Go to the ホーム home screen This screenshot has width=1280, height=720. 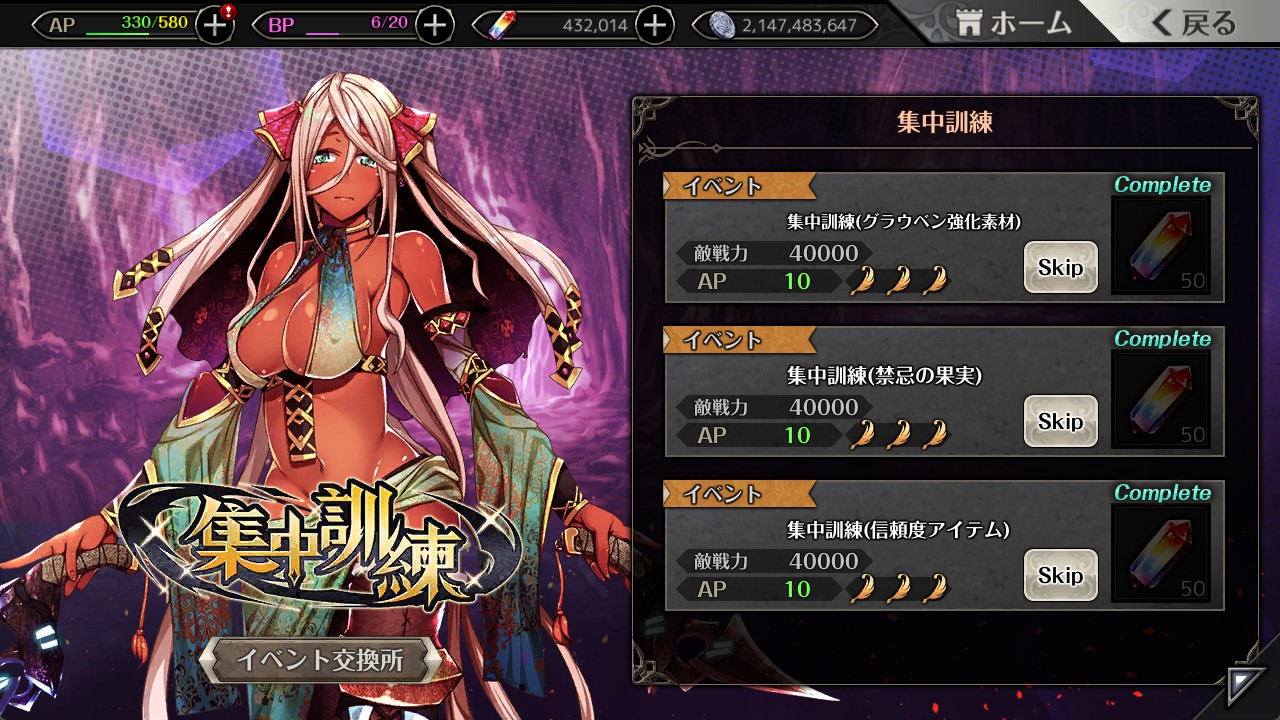click(1014, 24)
